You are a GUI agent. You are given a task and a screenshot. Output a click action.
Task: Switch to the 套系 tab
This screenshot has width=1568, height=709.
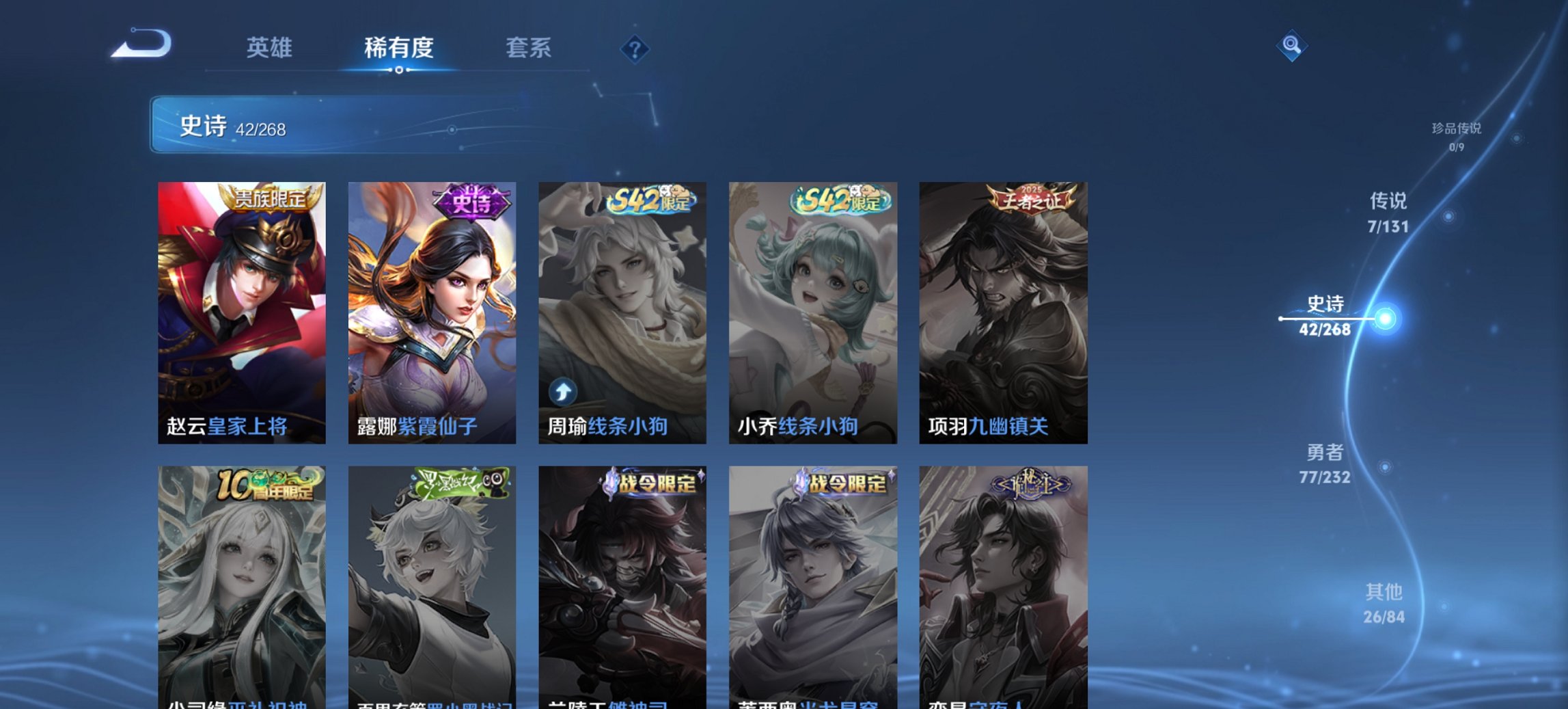(529, 48)
